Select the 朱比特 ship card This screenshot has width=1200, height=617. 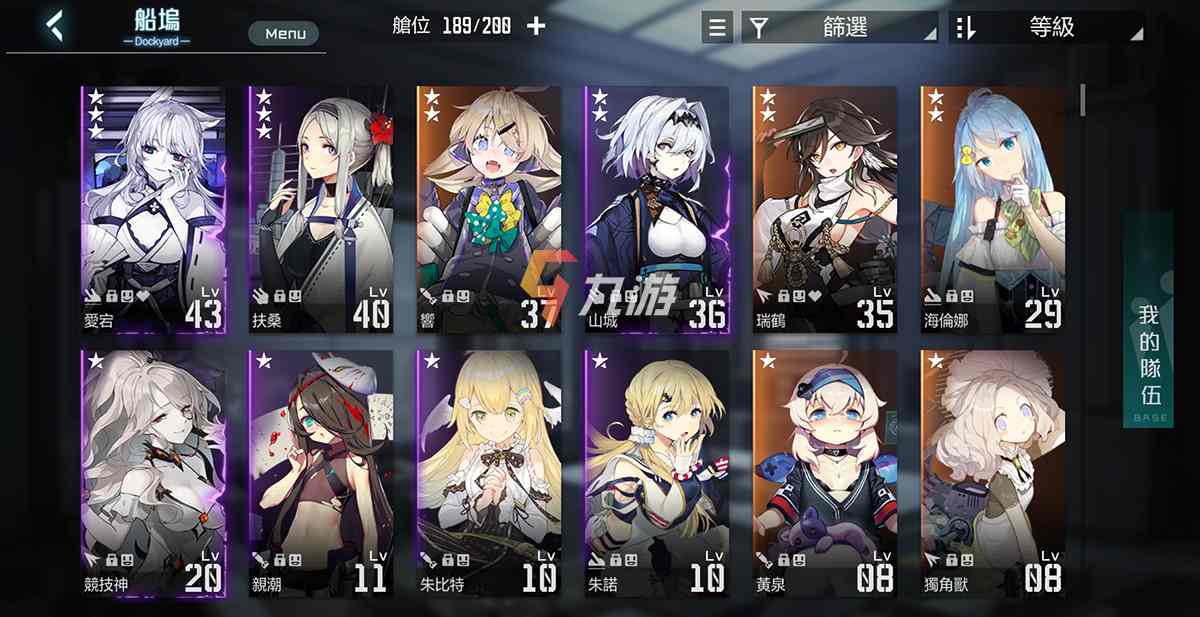click(x=489, y=473)
